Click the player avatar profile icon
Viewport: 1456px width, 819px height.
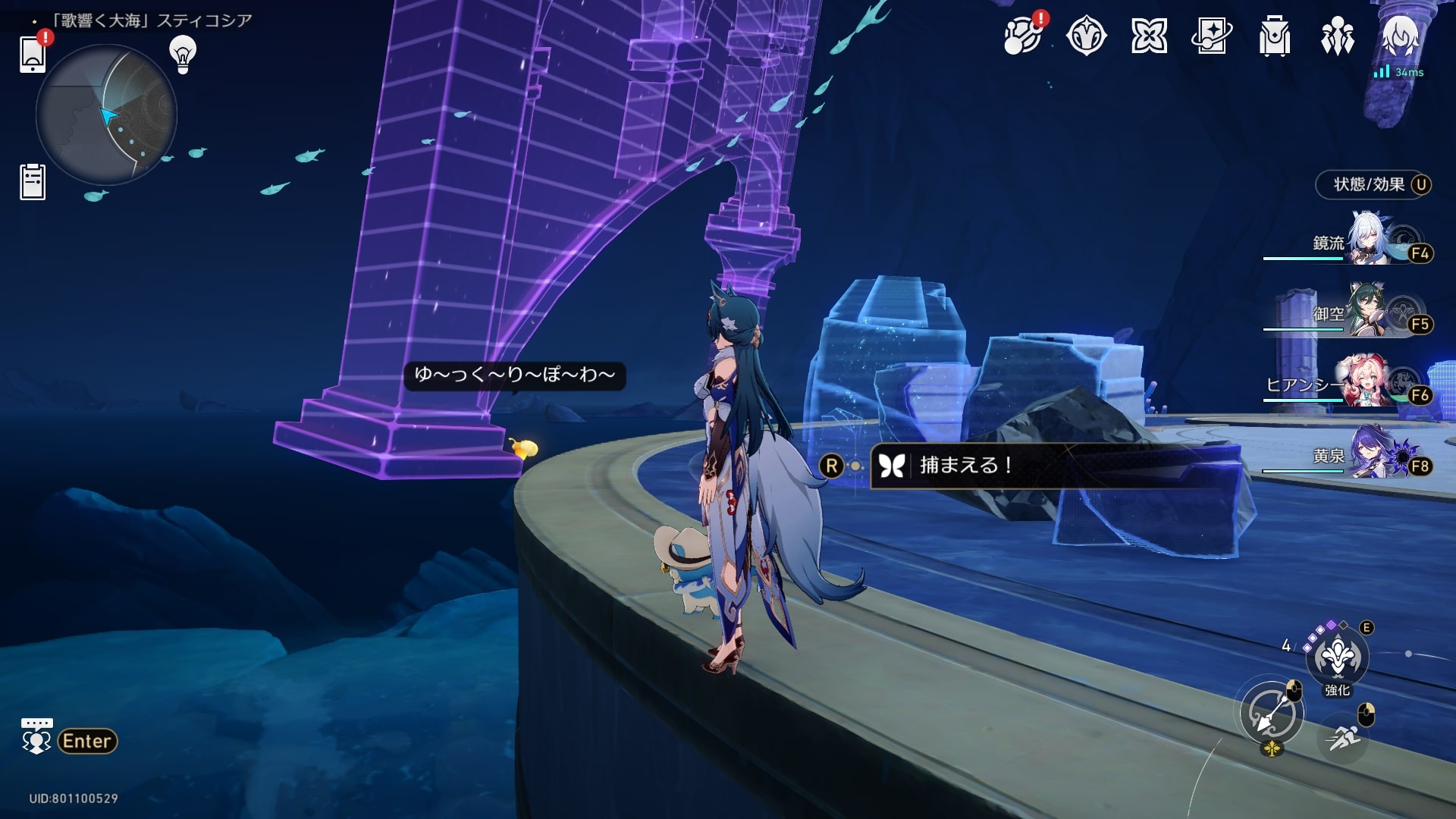(1399, 36)
